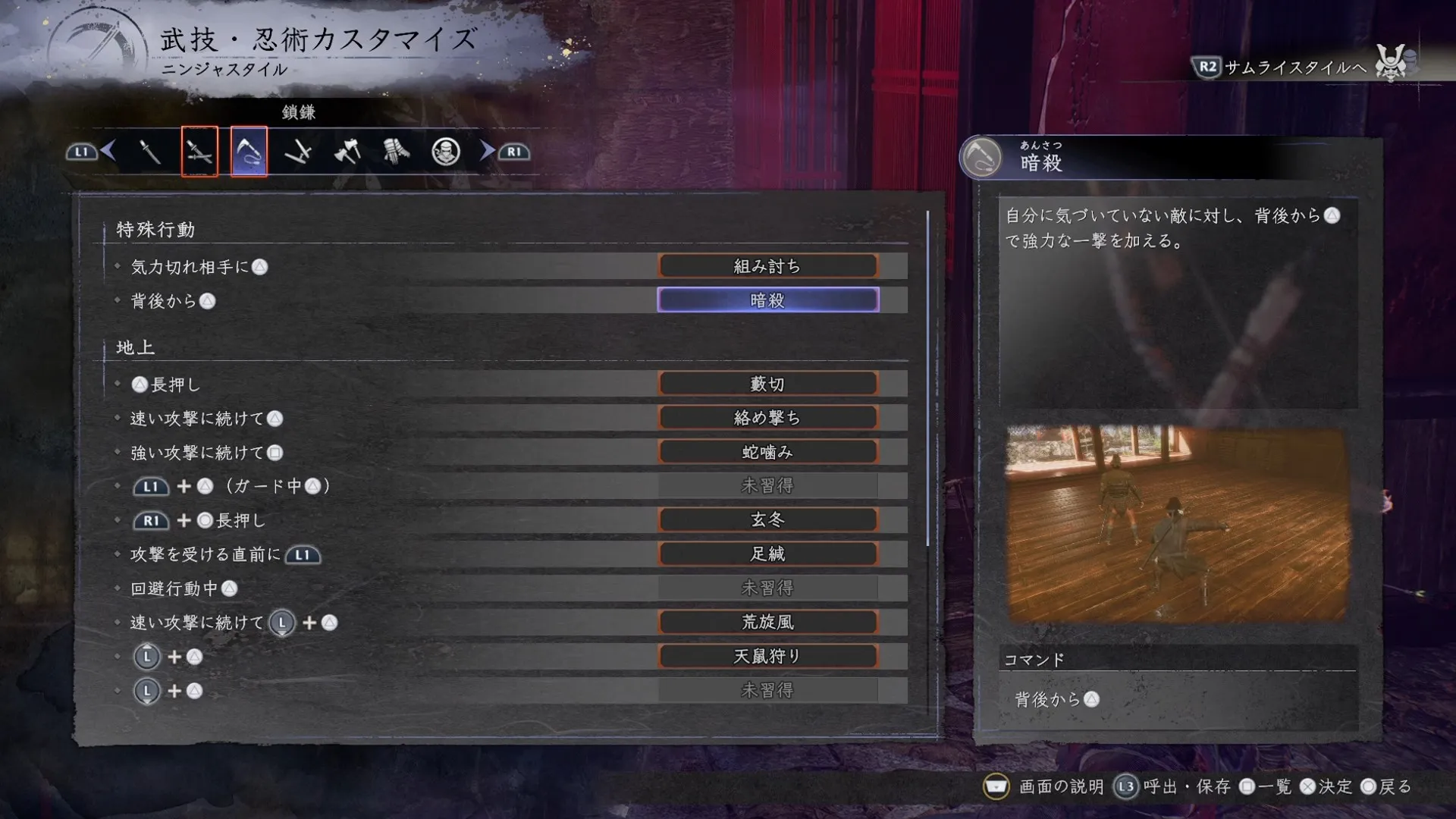Screen dimensions: 1456x819
Task: Open the ninja head ninjutsu tab
Action: [445, 152]
